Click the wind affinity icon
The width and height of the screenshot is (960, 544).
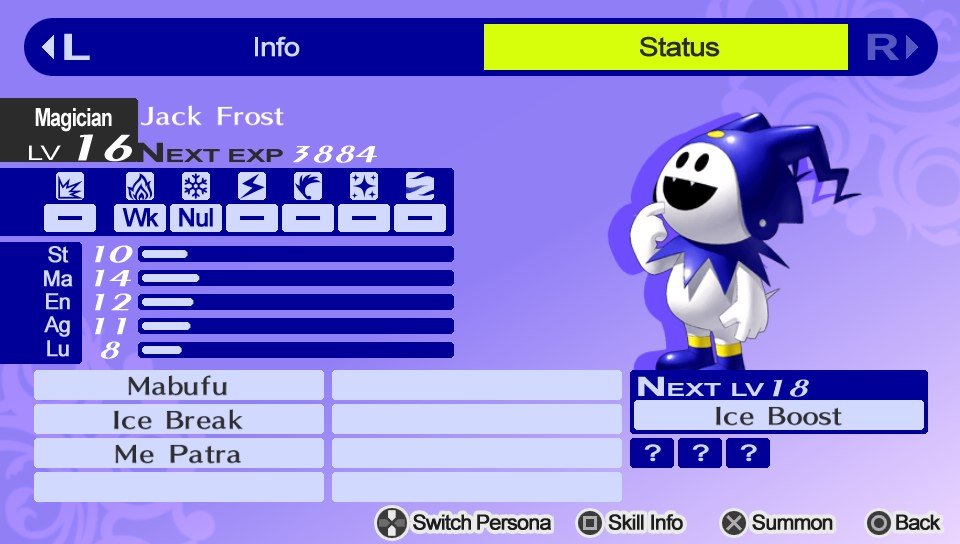click(x=308, y=187)
